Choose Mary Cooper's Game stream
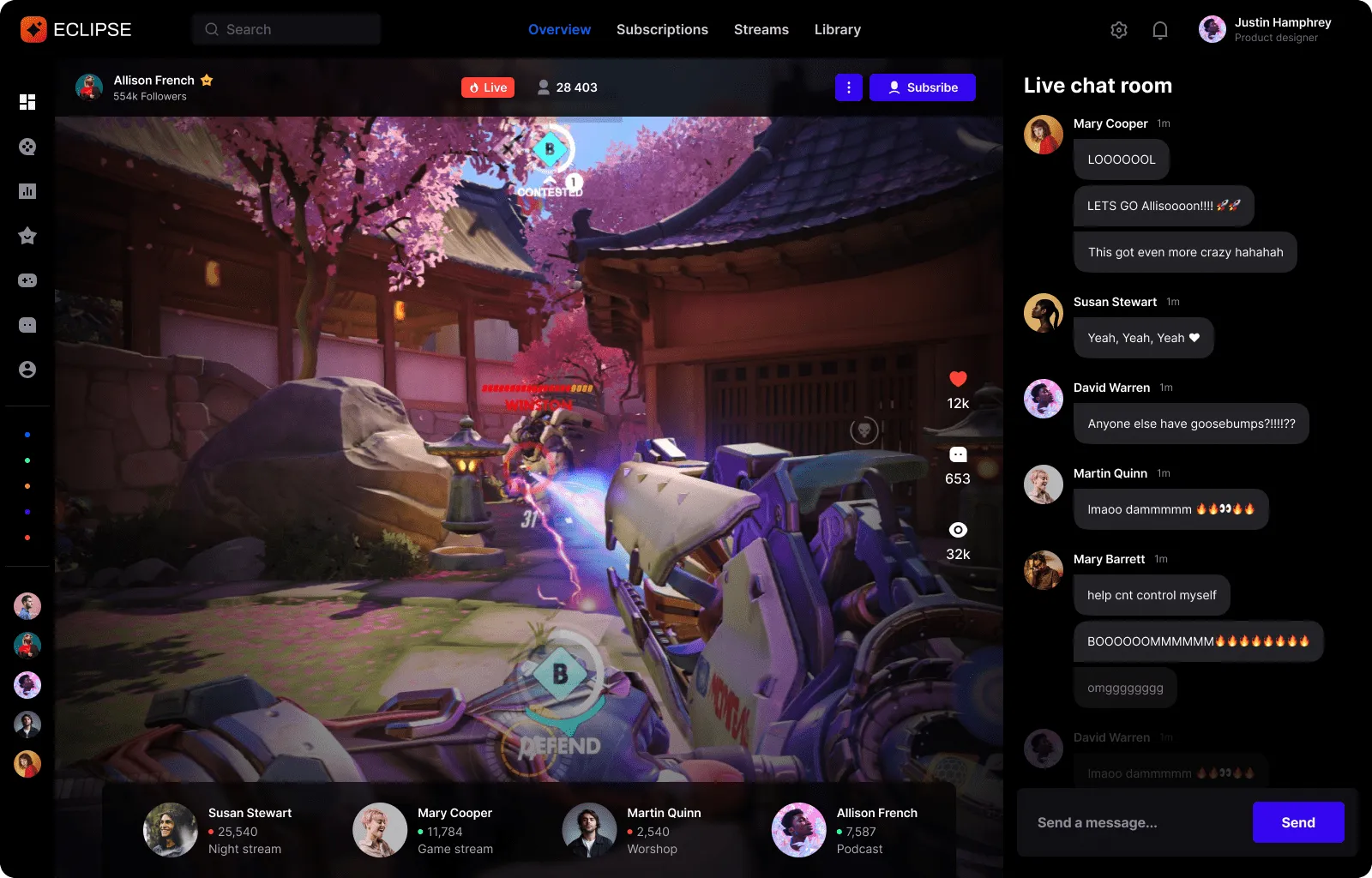This screenshot has height=878, width=1372. [424, 830]
